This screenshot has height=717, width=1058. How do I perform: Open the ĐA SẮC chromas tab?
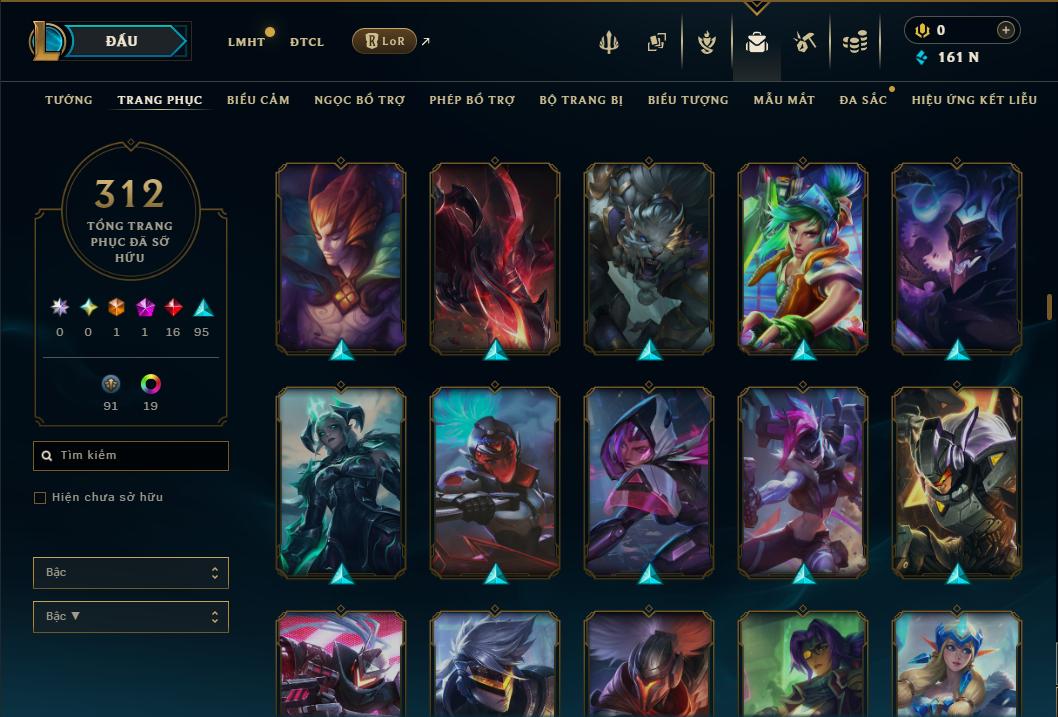863,100
